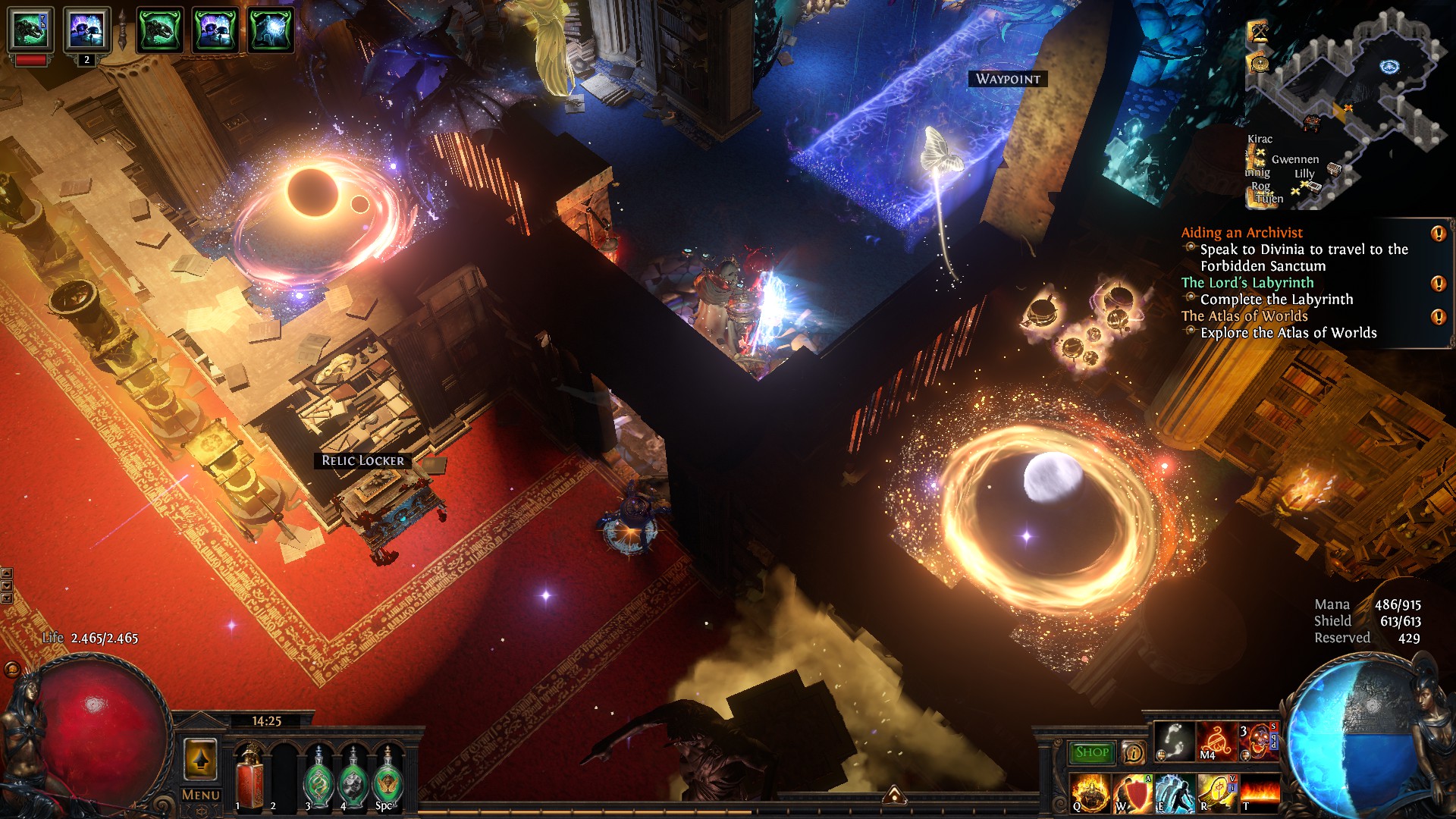Select The Lord's Labyrinth quest entry

coord(1247,283)
